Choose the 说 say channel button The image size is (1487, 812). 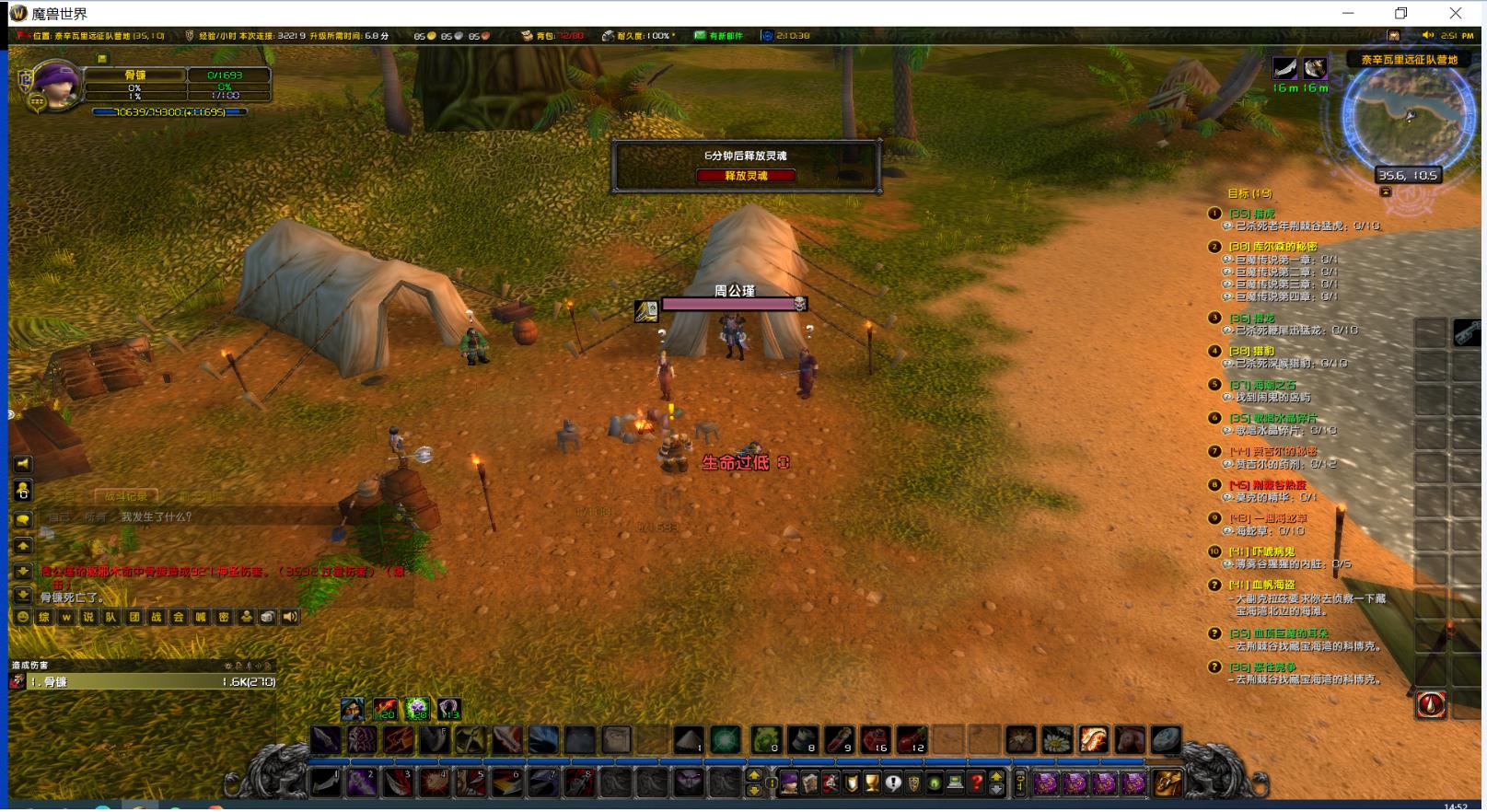(x=88, y=617)
